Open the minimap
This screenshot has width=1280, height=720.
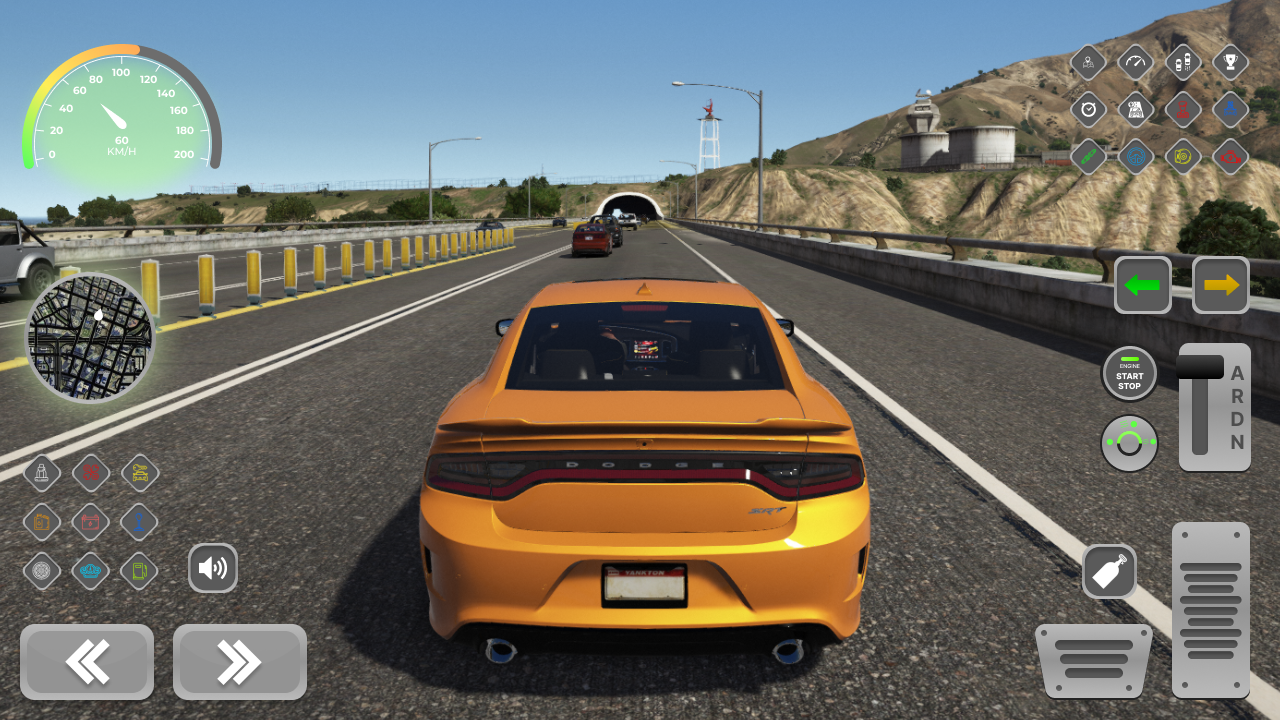[x=90, y=338]
